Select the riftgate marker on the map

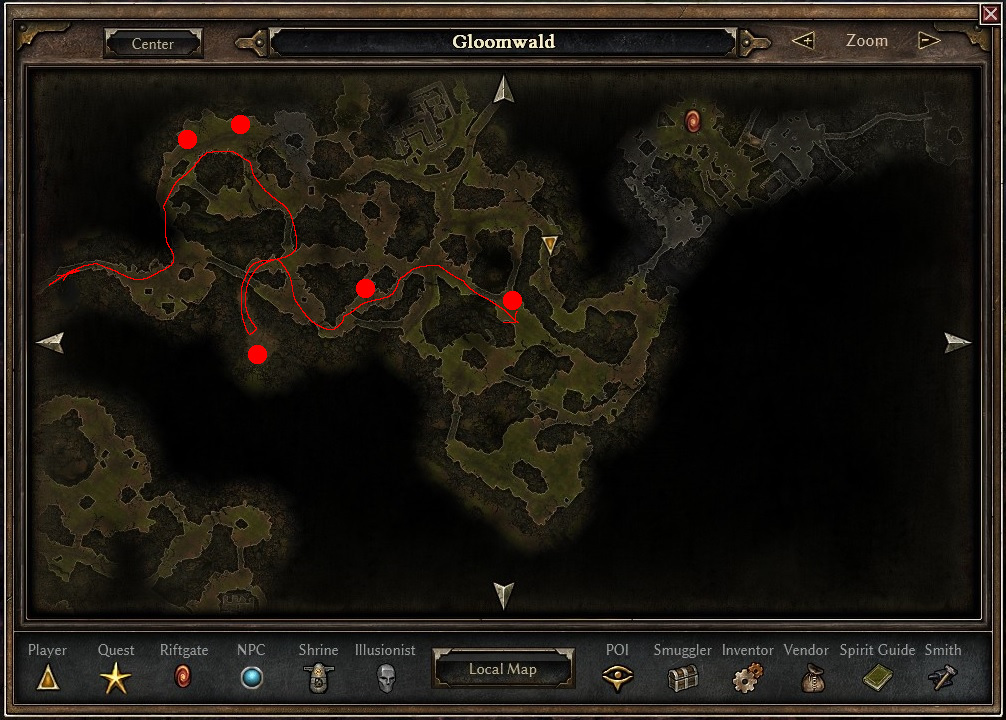click(692, 122)
